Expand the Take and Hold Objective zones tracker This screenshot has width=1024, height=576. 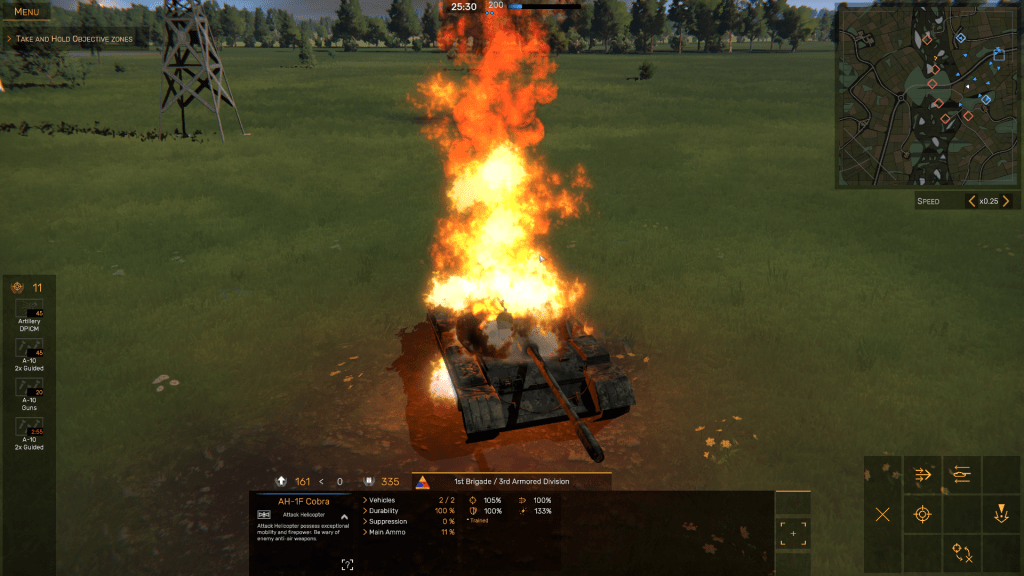(x=9, y=39)
